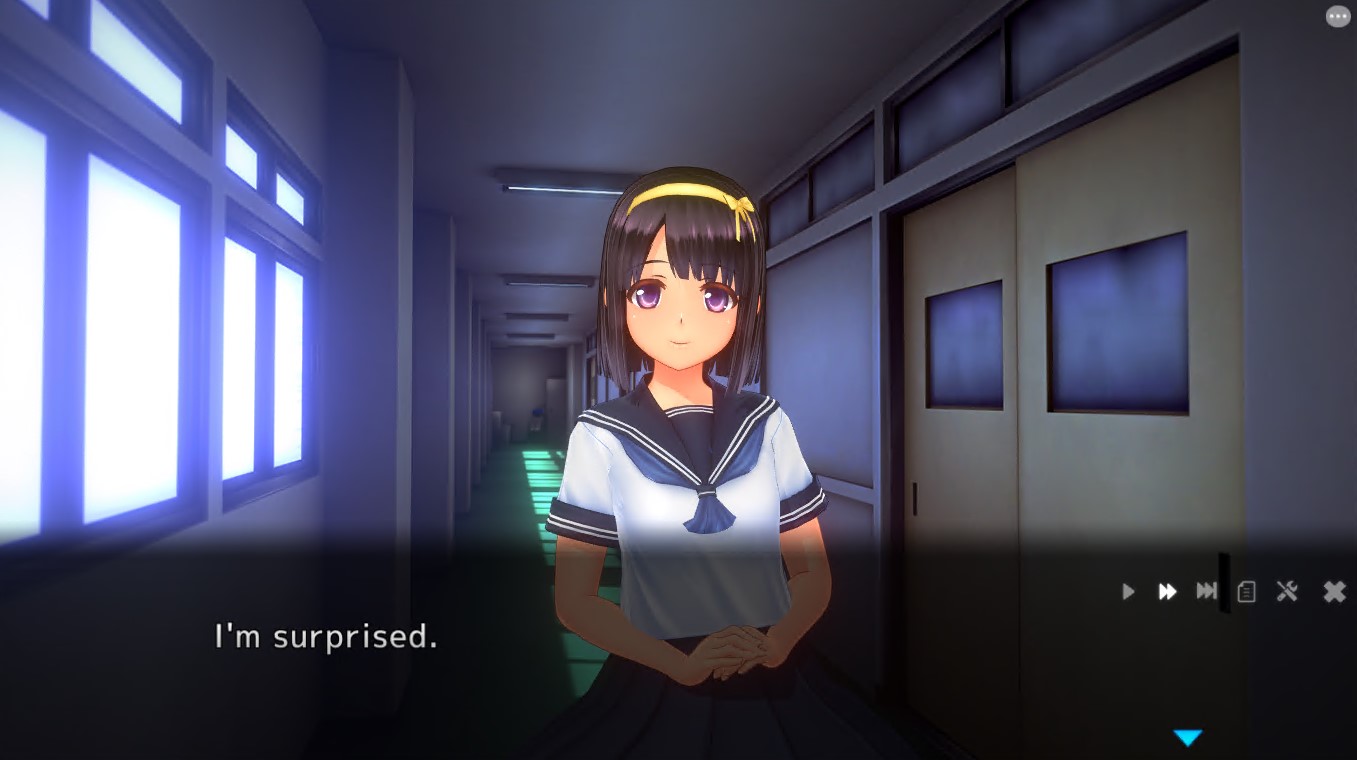Click the highlighted fast-forward indicator

(1166, 591)
